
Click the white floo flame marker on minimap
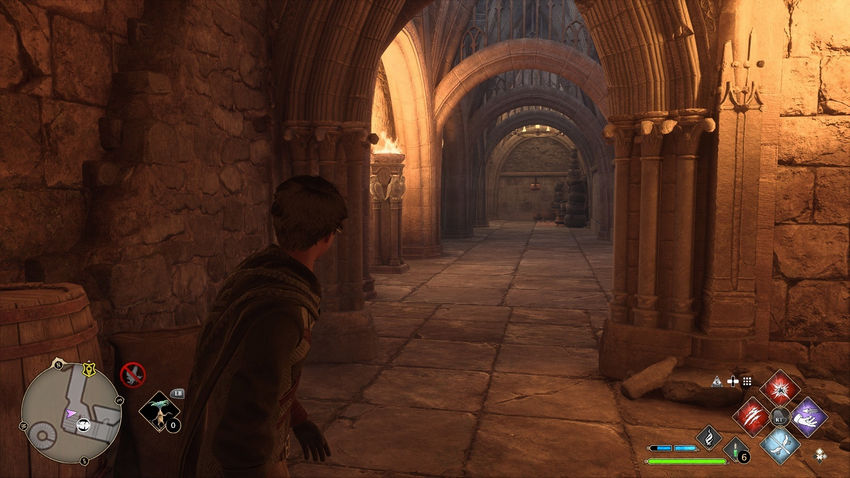tap(82, 423)
